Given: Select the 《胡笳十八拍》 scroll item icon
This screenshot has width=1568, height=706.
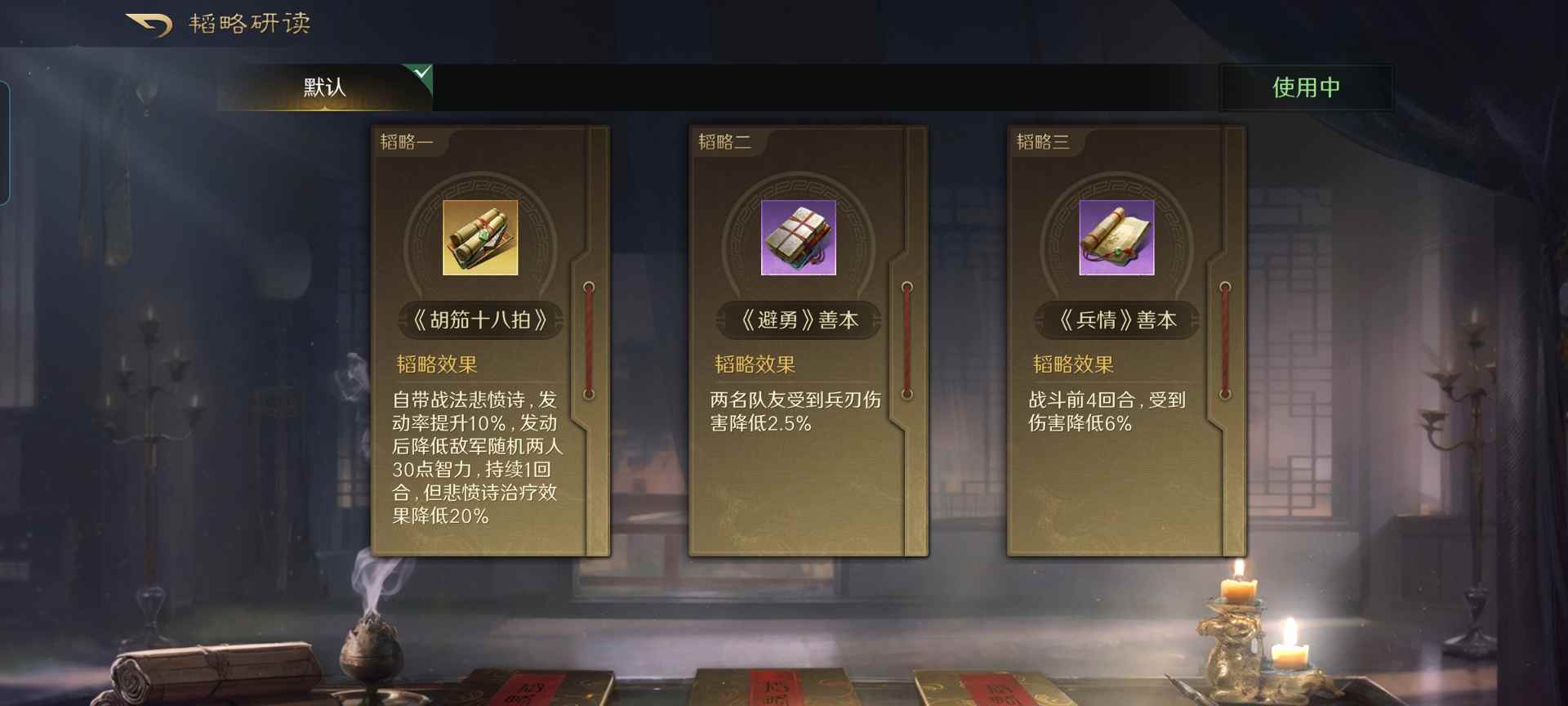Looking at the screenshot, I should pos(479,238).
